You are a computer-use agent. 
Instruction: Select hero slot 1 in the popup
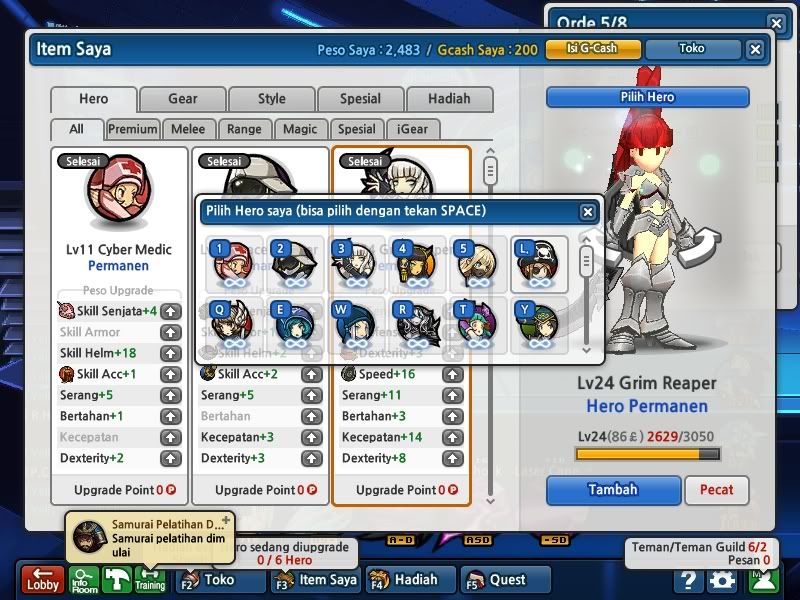(x=232, y=262)
